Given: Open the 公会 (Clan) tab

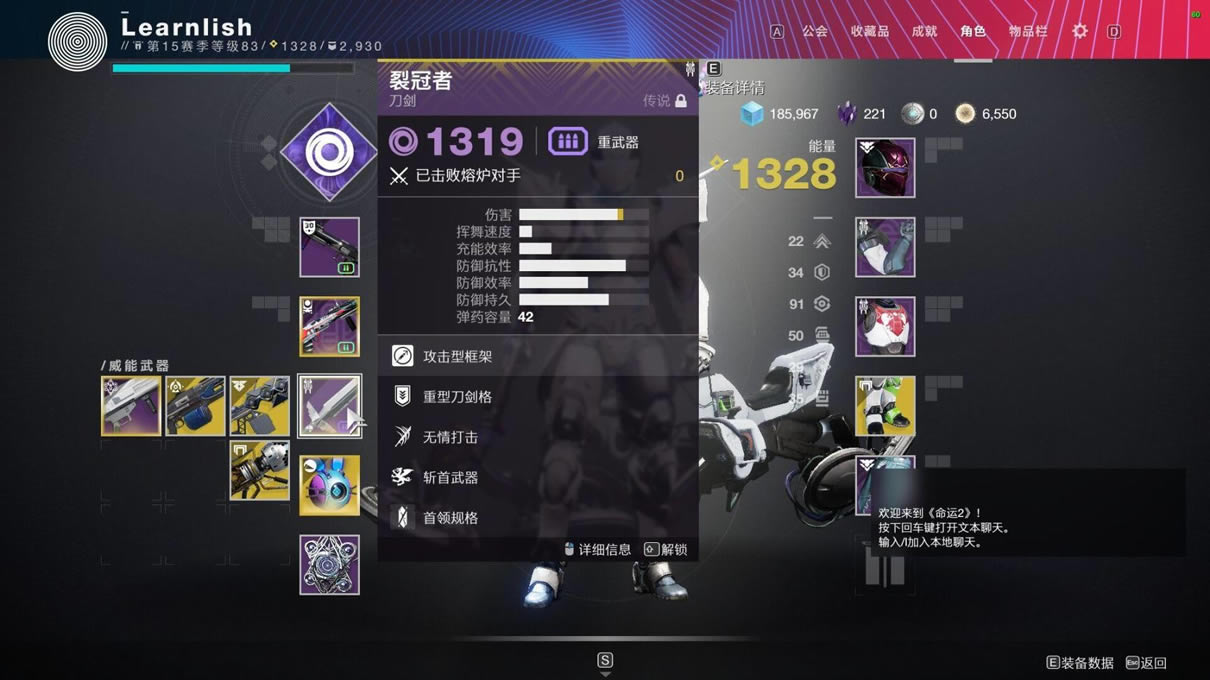Looking at the screenshot, I should pos(815,31).
